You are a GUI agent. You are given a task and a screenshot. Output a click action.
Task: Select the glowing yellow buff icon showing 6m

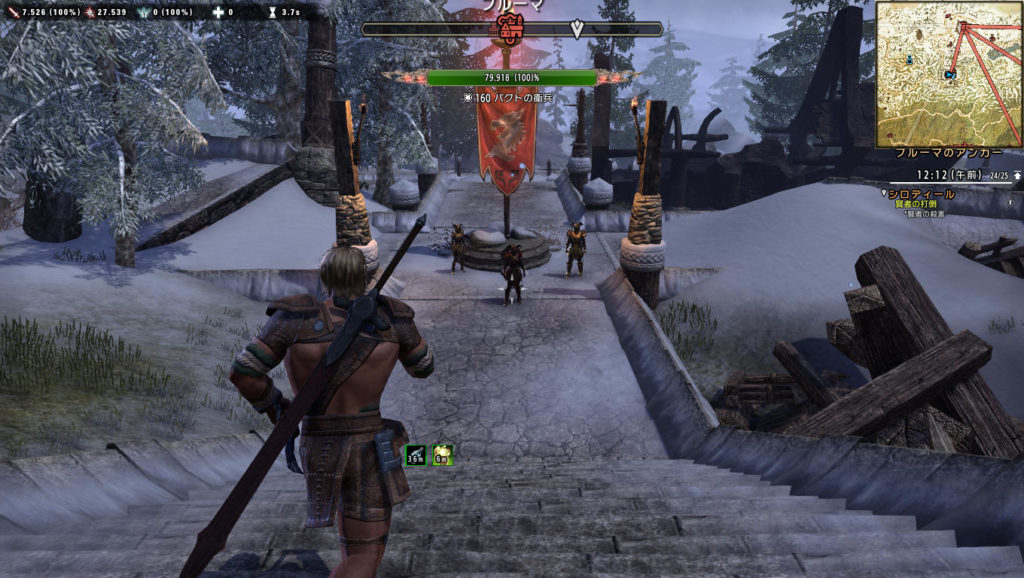[443, 456]
